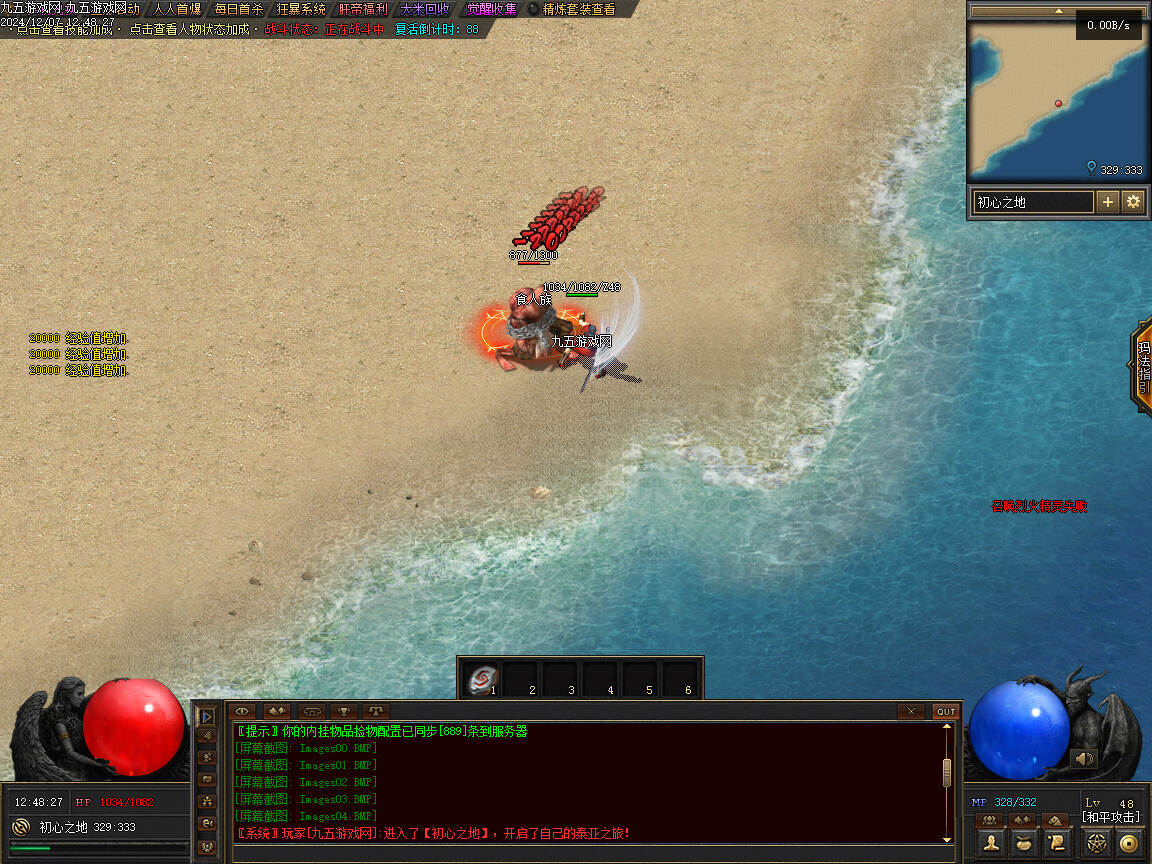Close the chat panel with the X button

910,711
